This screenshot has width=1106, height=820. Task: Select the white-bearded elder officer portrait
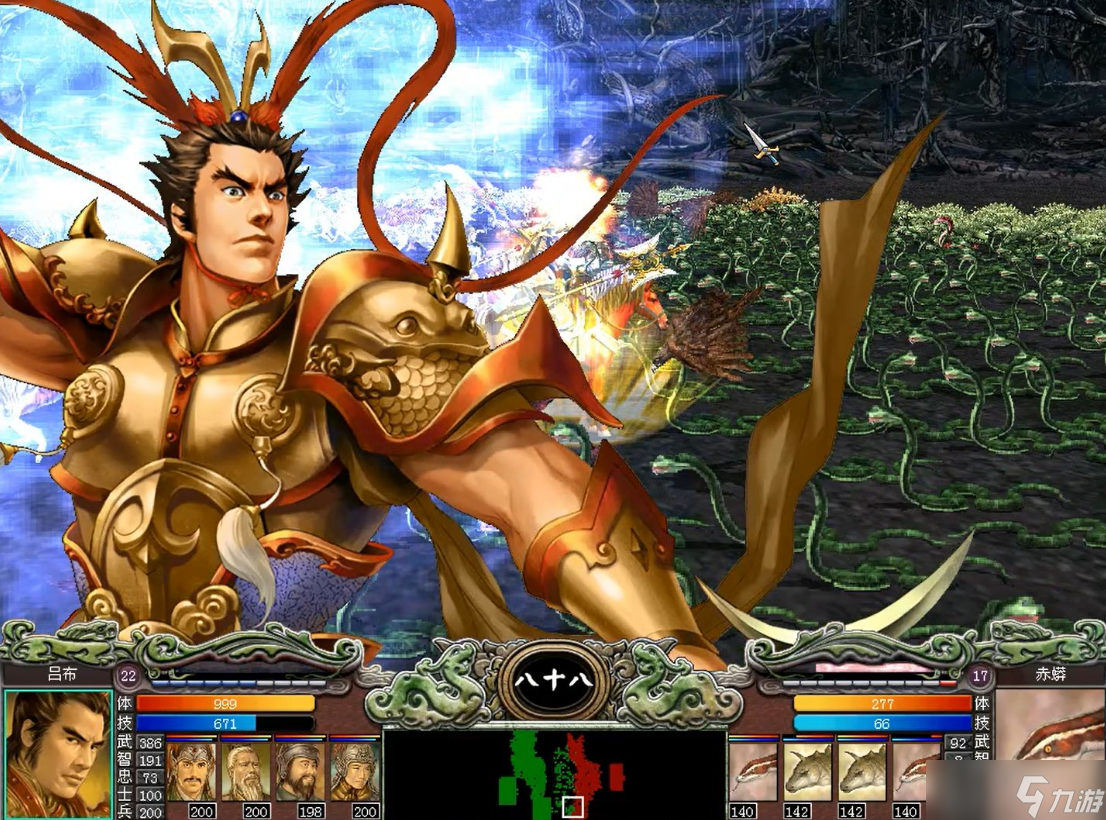pyautogui.click(x=247, y=770)
